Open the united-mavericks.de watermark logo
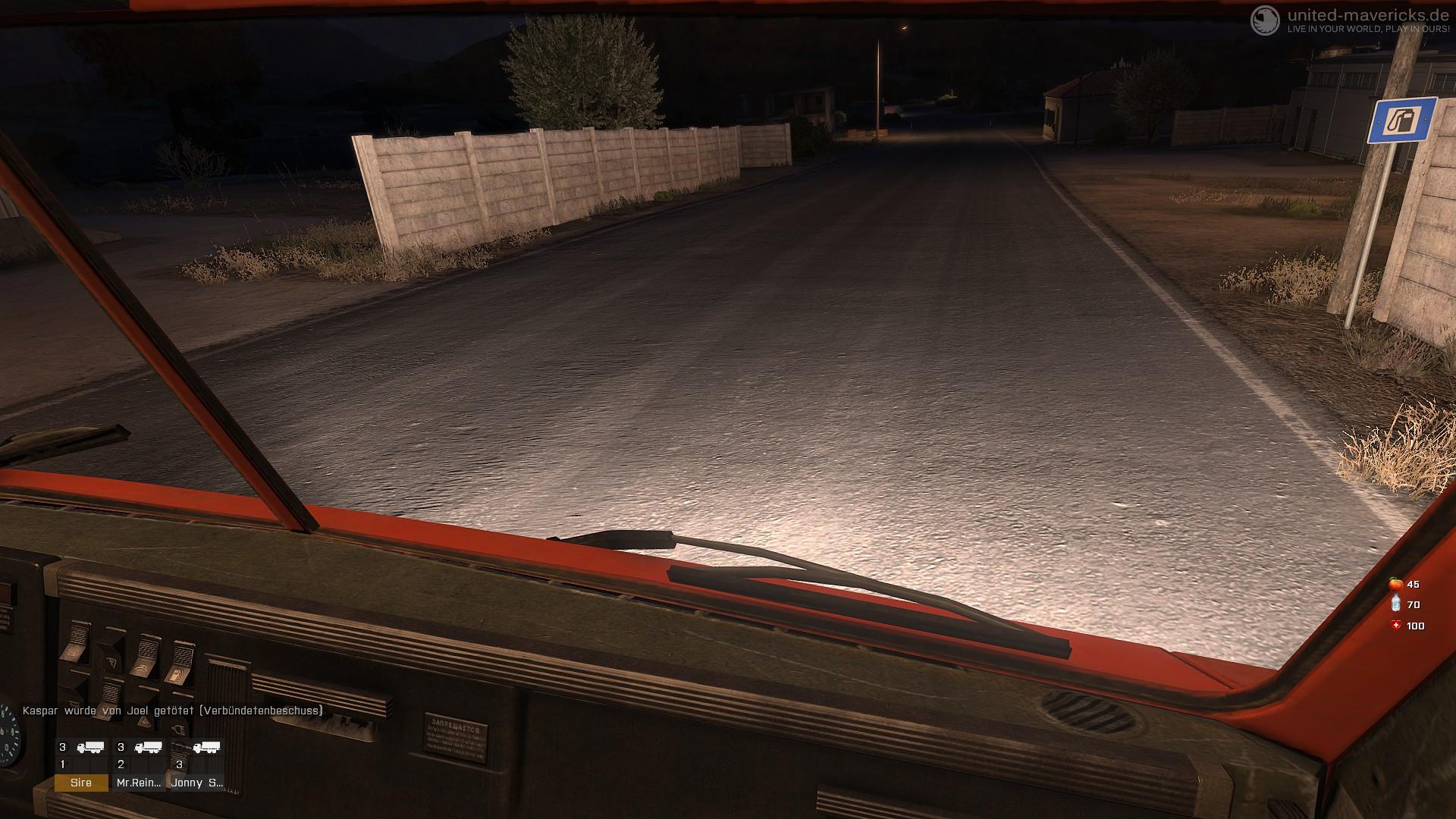The height and width of the screenshot is (819, 1456). click(x=1264, y=20)
